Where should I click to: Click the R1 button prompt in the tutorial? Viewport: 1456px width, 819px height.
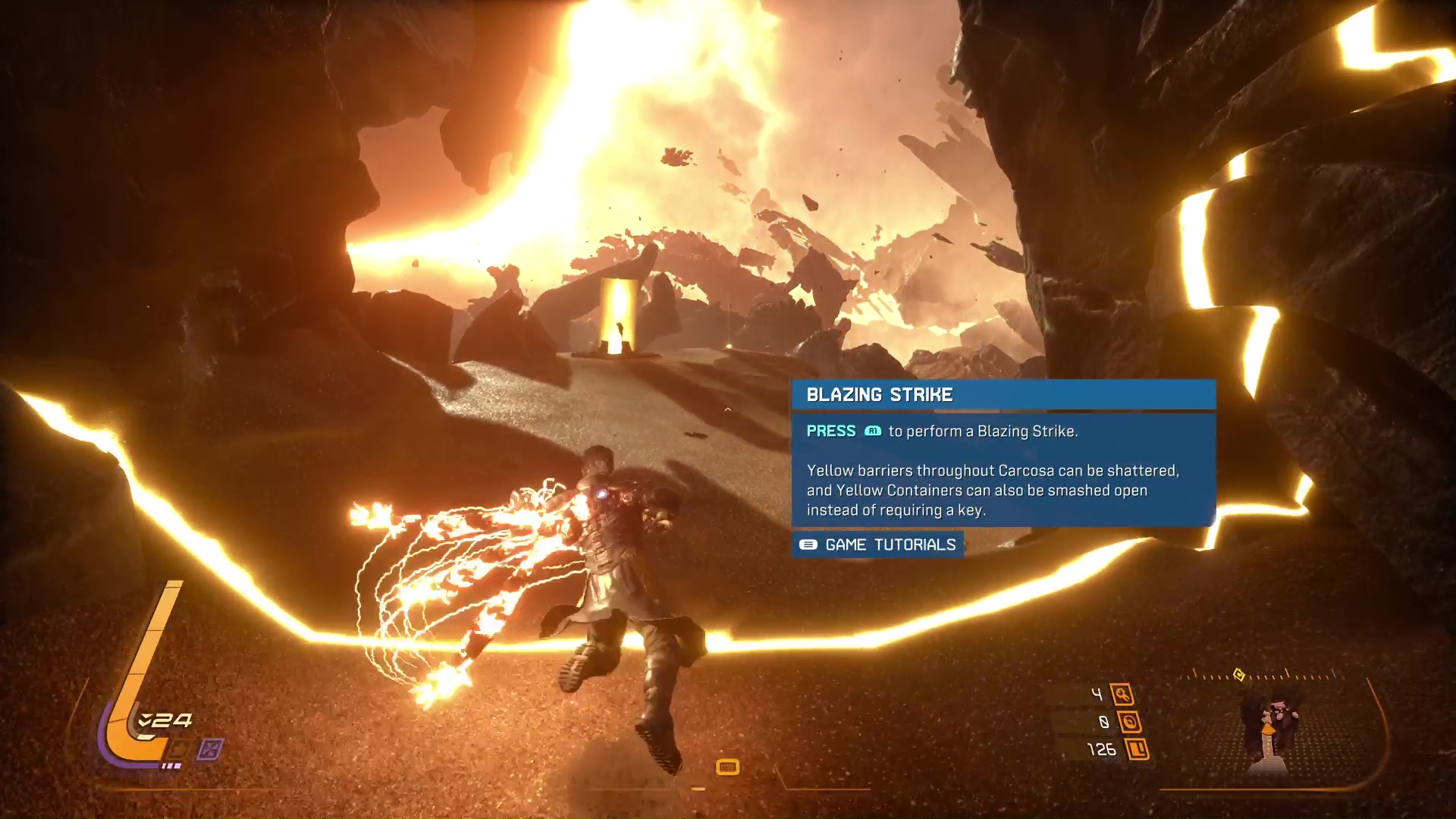[874, 431]
